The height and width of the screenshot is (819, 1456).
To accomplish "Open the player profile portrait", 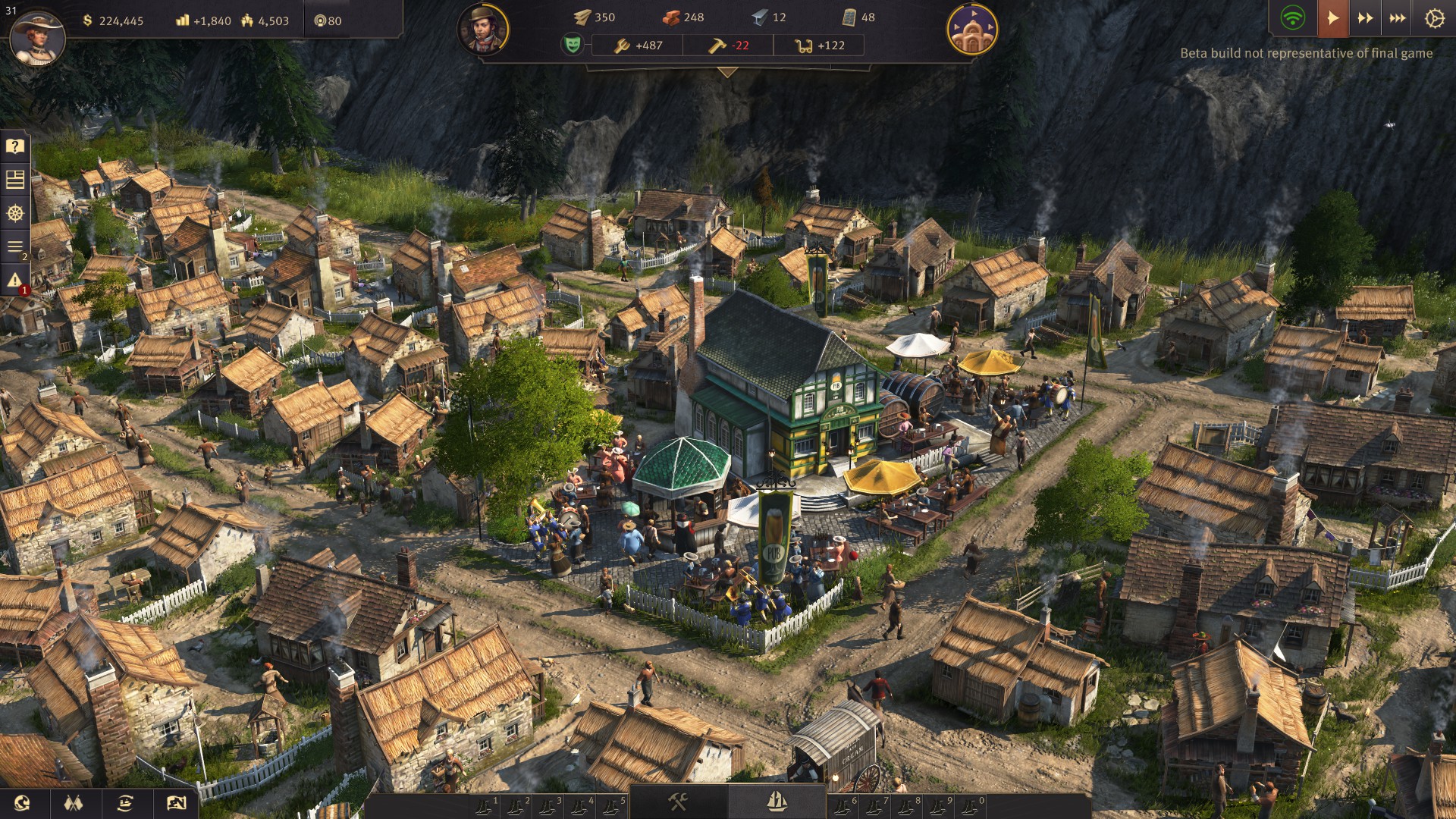I will (x=36, y=36).
